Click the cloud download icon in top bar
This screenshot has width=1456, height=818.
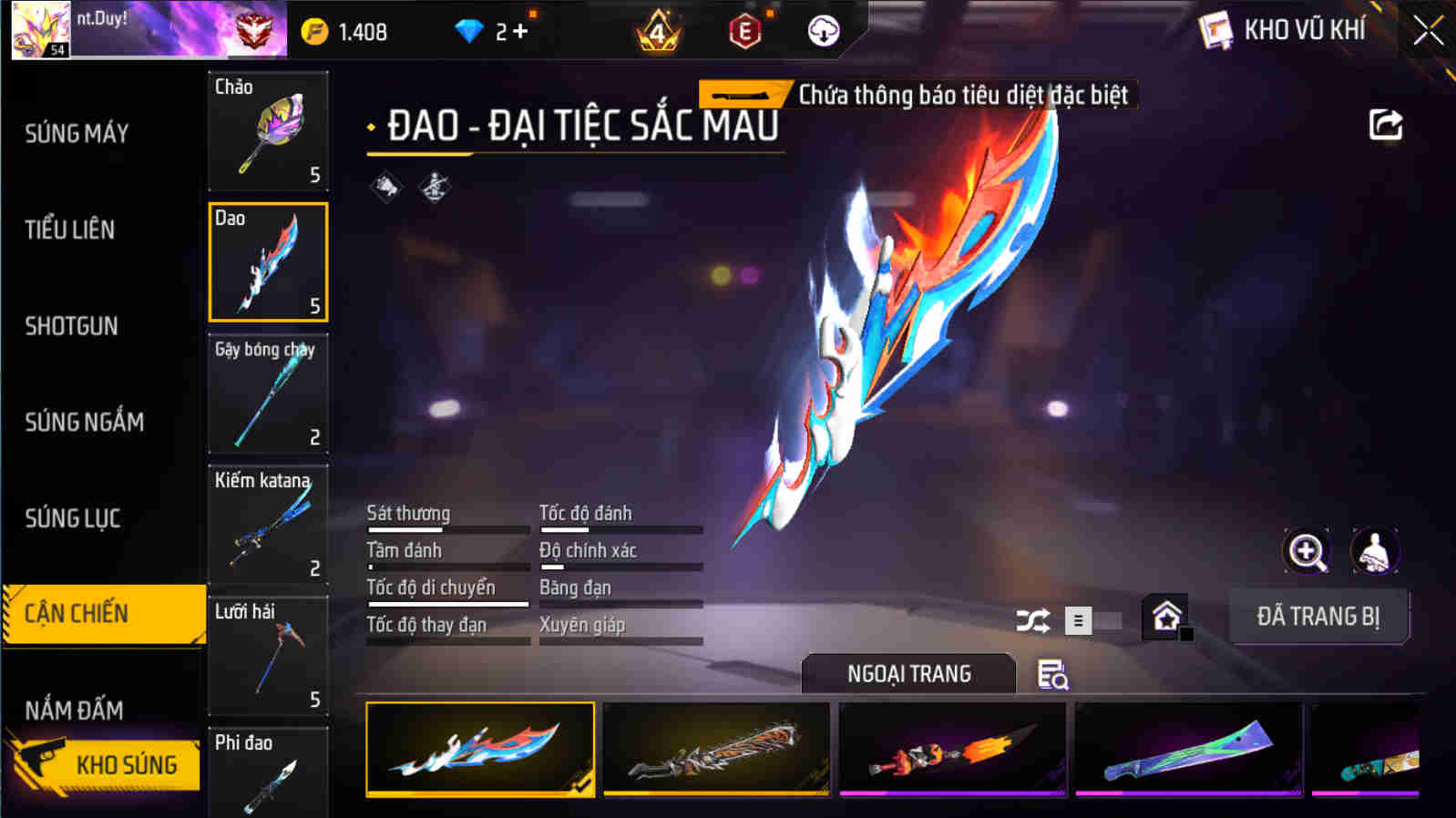[823, 30]
